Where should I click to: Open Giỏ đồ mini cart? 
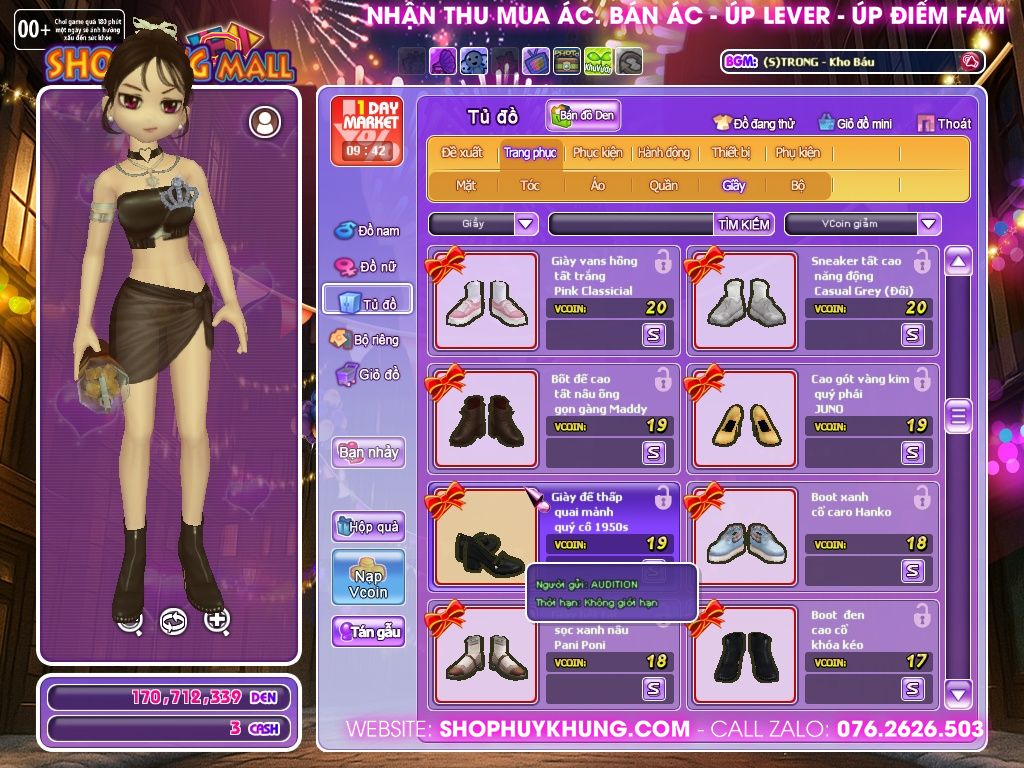[x=855, y=123]
